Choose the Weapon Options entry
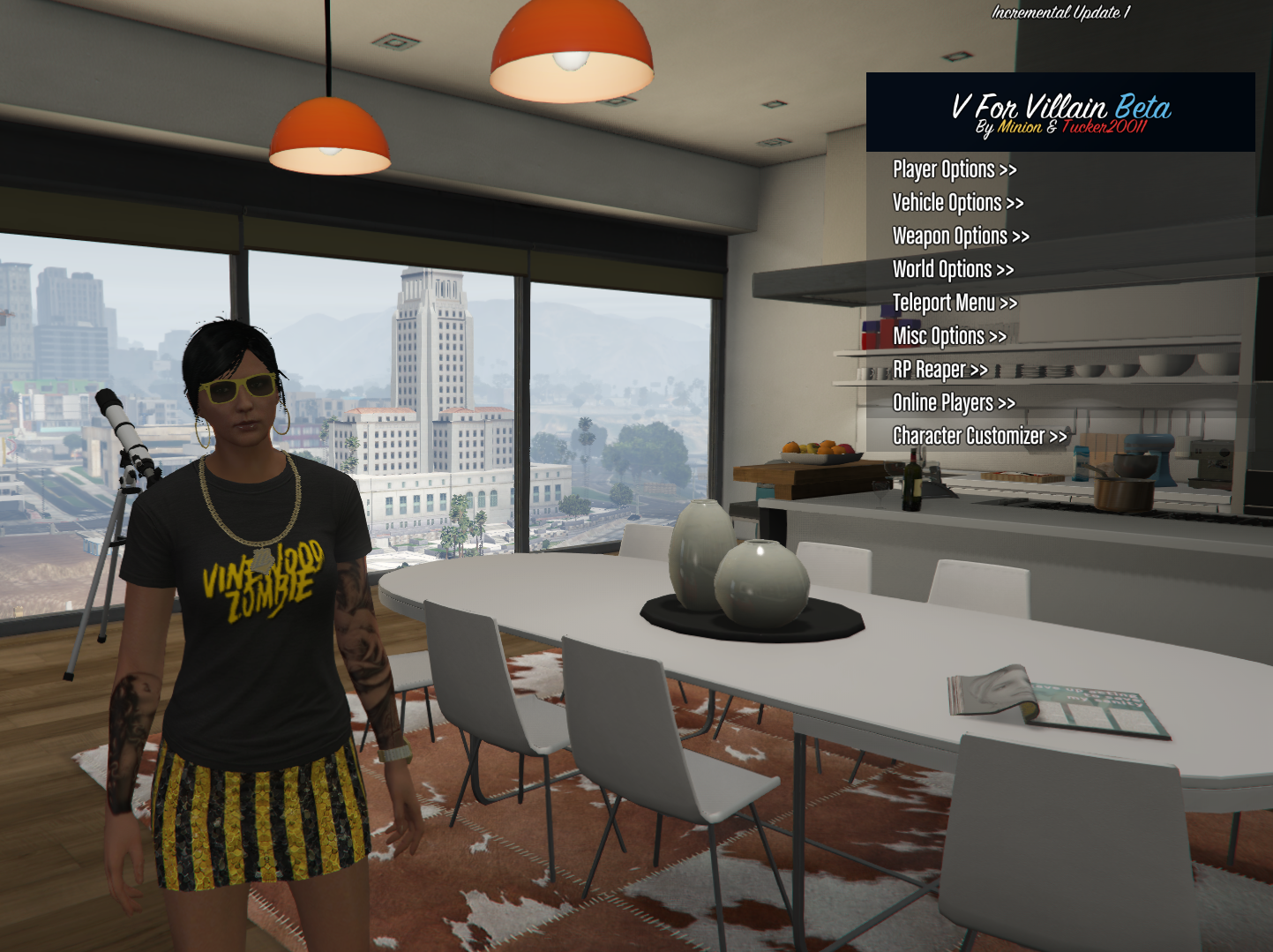 961,236
